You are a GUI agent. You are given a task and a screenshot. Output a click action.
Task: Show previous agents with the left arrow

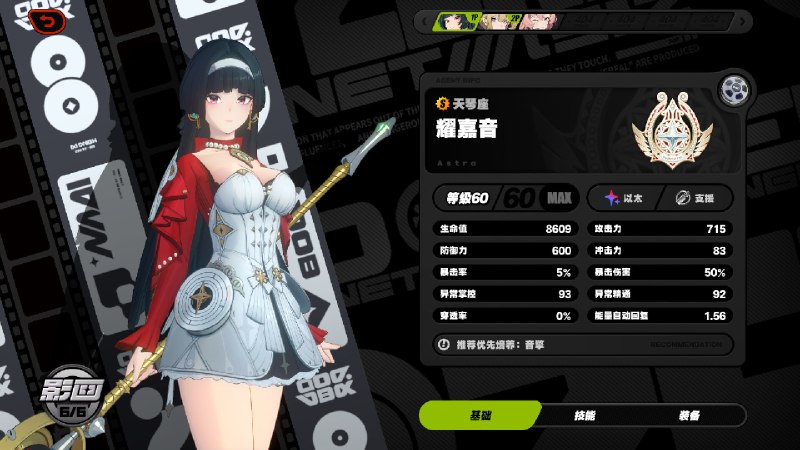(x=425, y=21)
